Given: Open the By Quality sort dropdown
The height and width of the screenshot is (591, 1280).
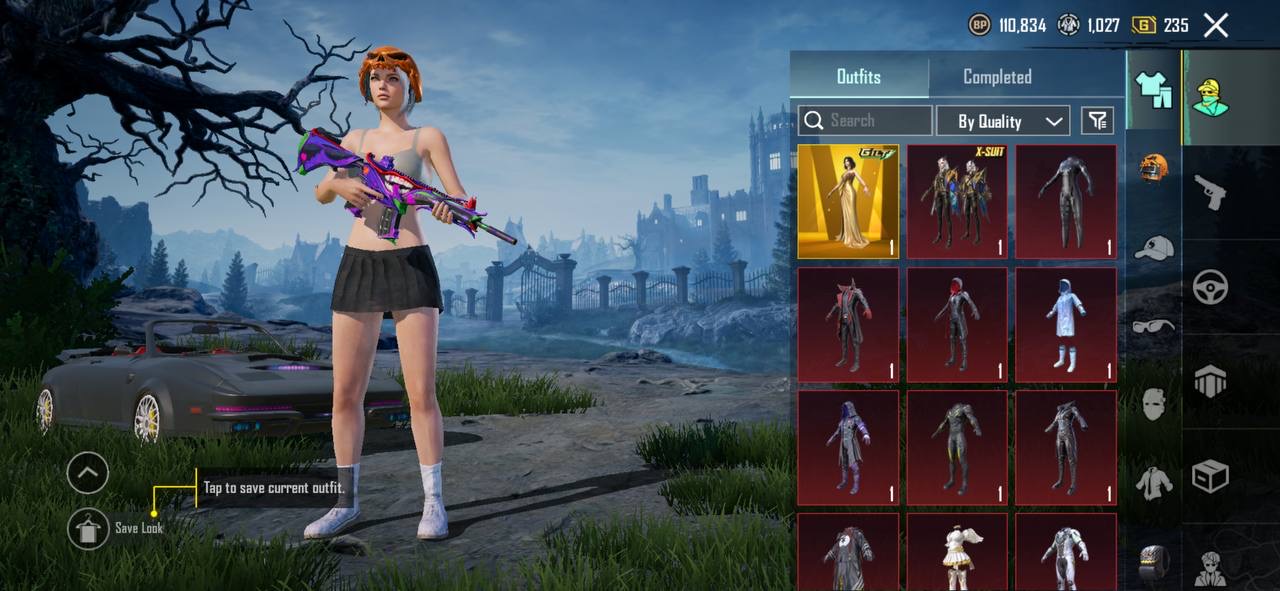Looking at the screenshot, I should [1003, 121].
